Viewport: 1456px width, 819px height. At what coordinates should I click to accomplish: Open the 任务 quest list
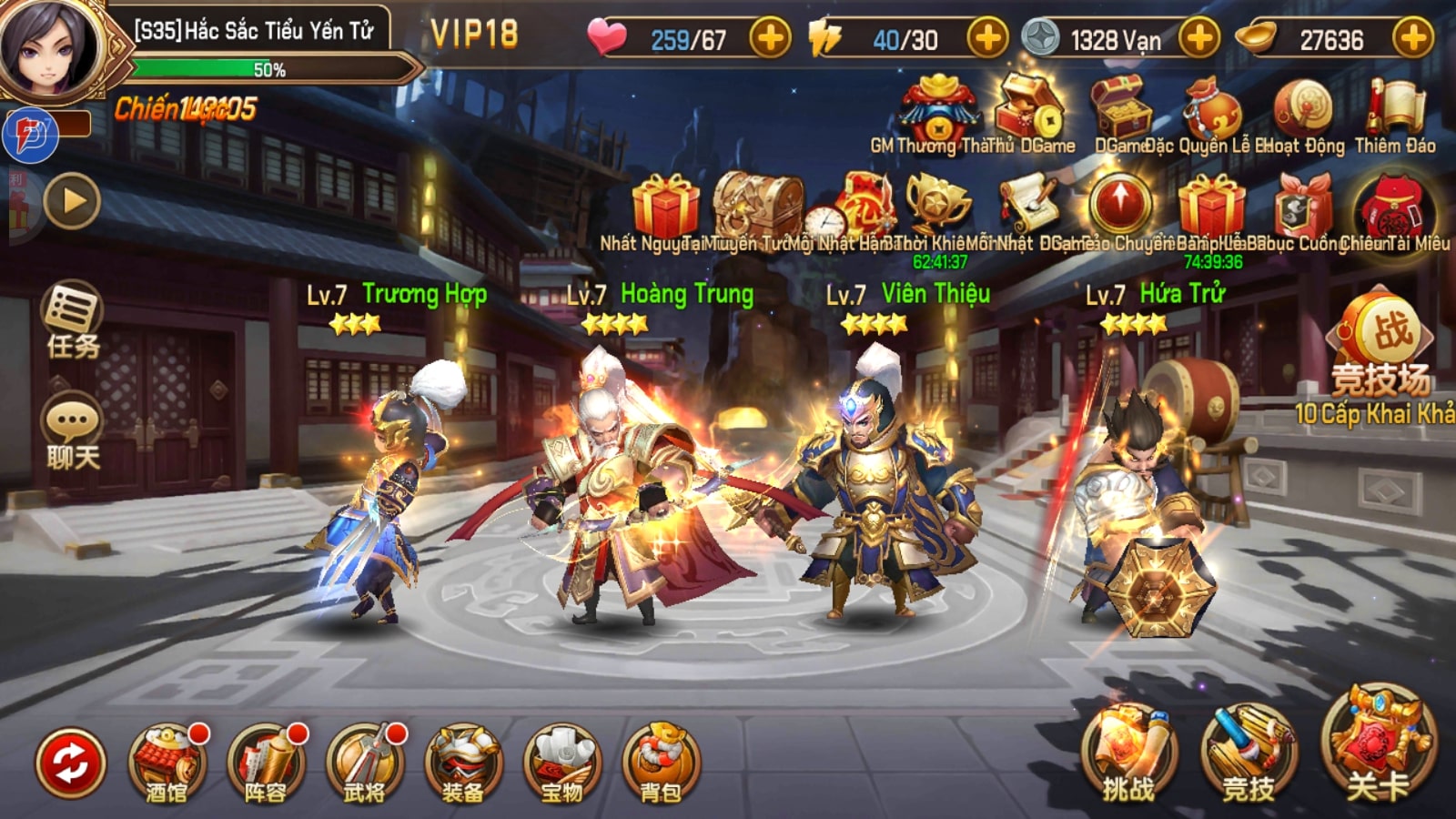pos(73,320)
